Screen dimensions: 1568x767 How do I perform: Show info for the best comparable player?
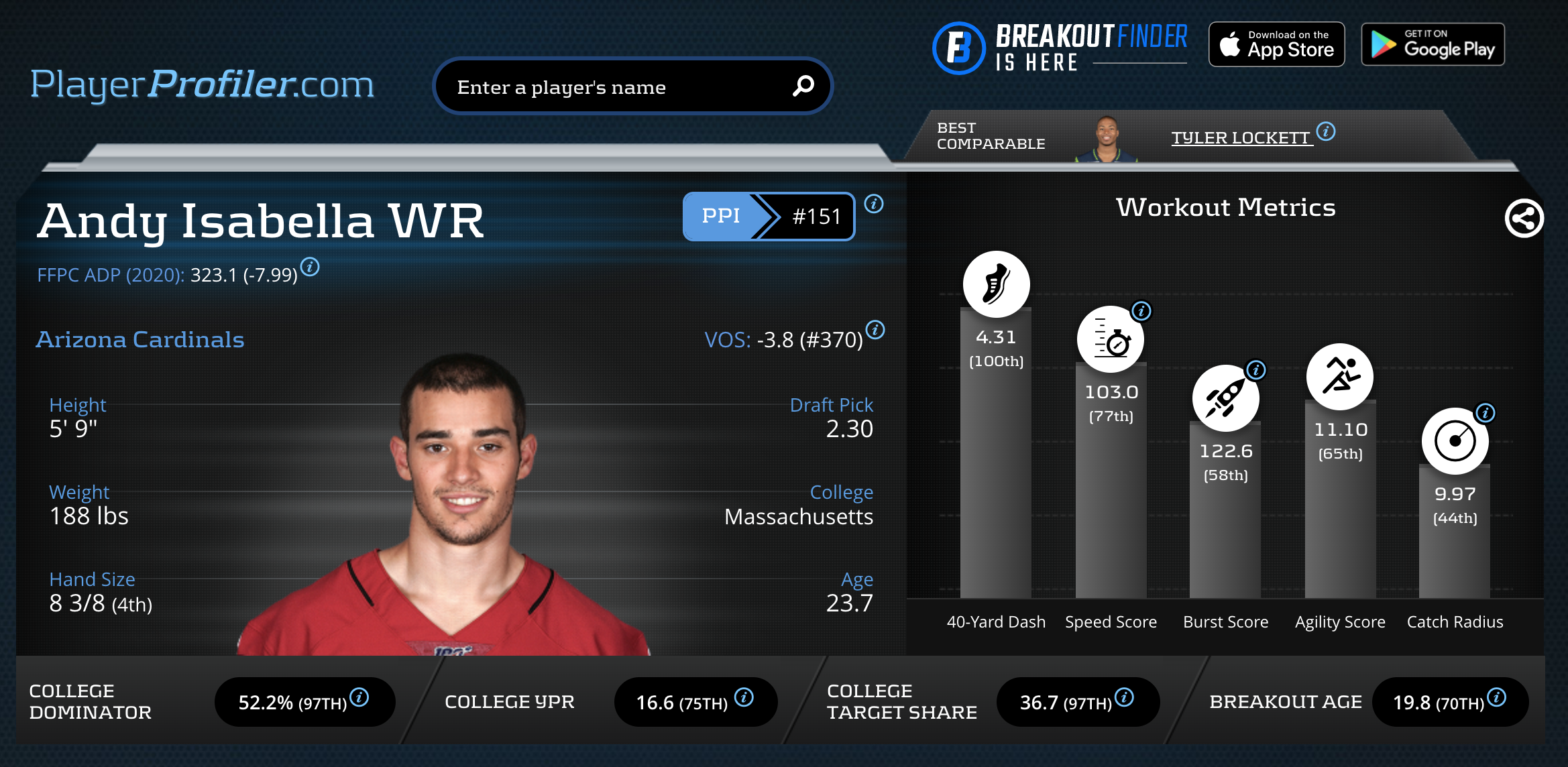1326,131
